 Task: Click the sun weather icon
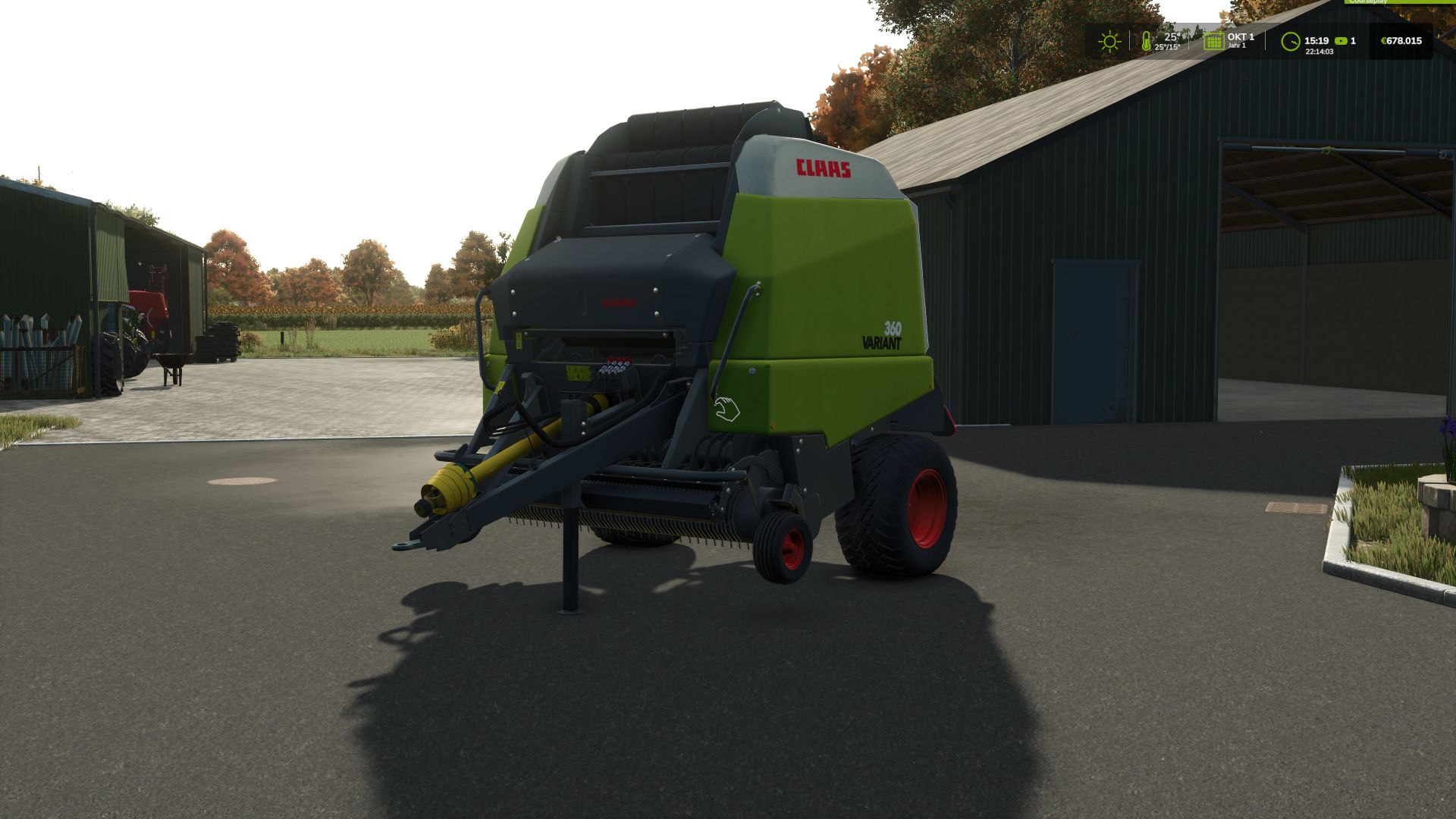point(1109,40)
